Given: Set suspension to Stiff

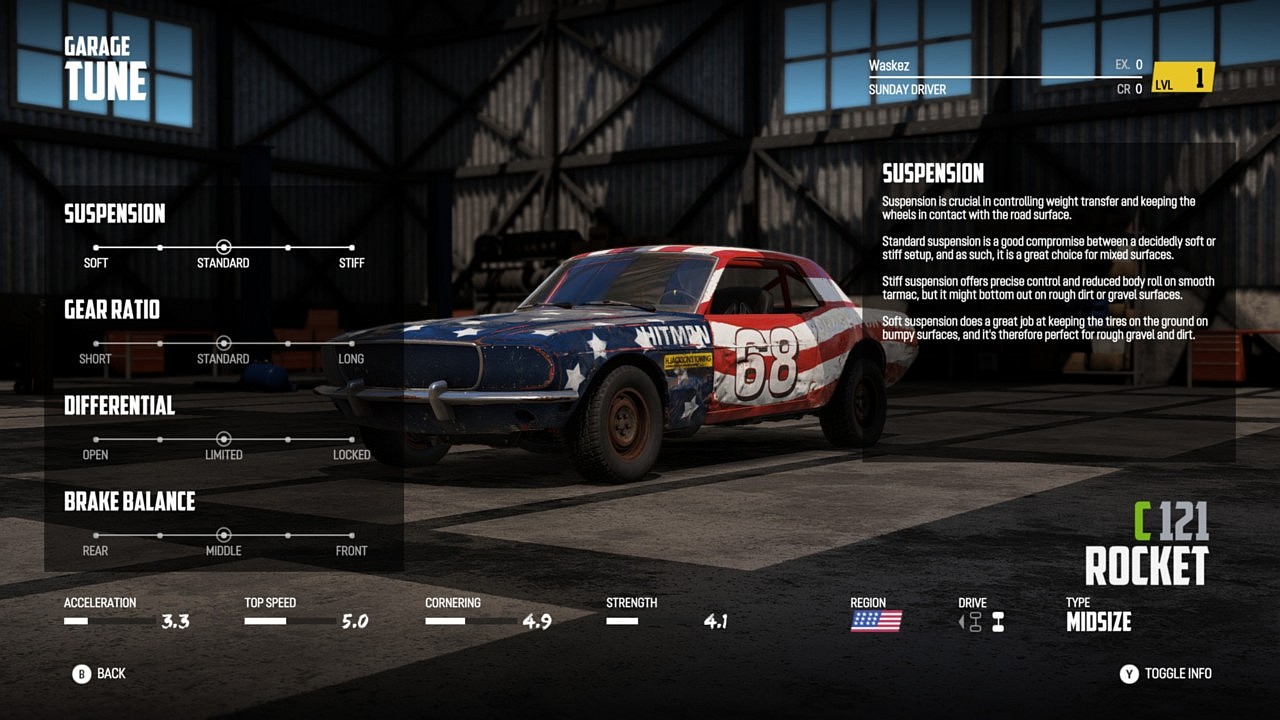Looking at the screenshot, I should 351,247.
